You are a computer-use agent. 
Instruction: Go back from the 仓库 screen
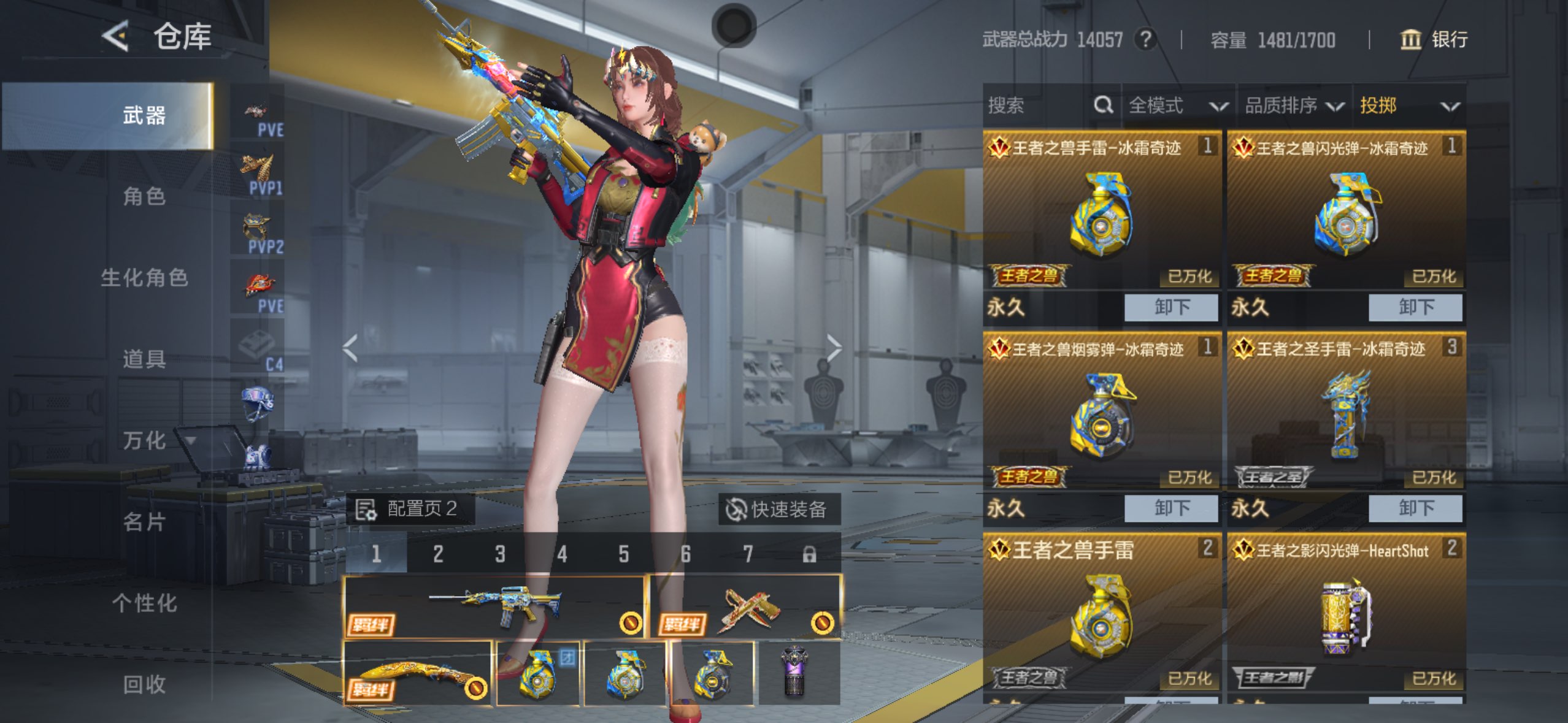point(115,36)
